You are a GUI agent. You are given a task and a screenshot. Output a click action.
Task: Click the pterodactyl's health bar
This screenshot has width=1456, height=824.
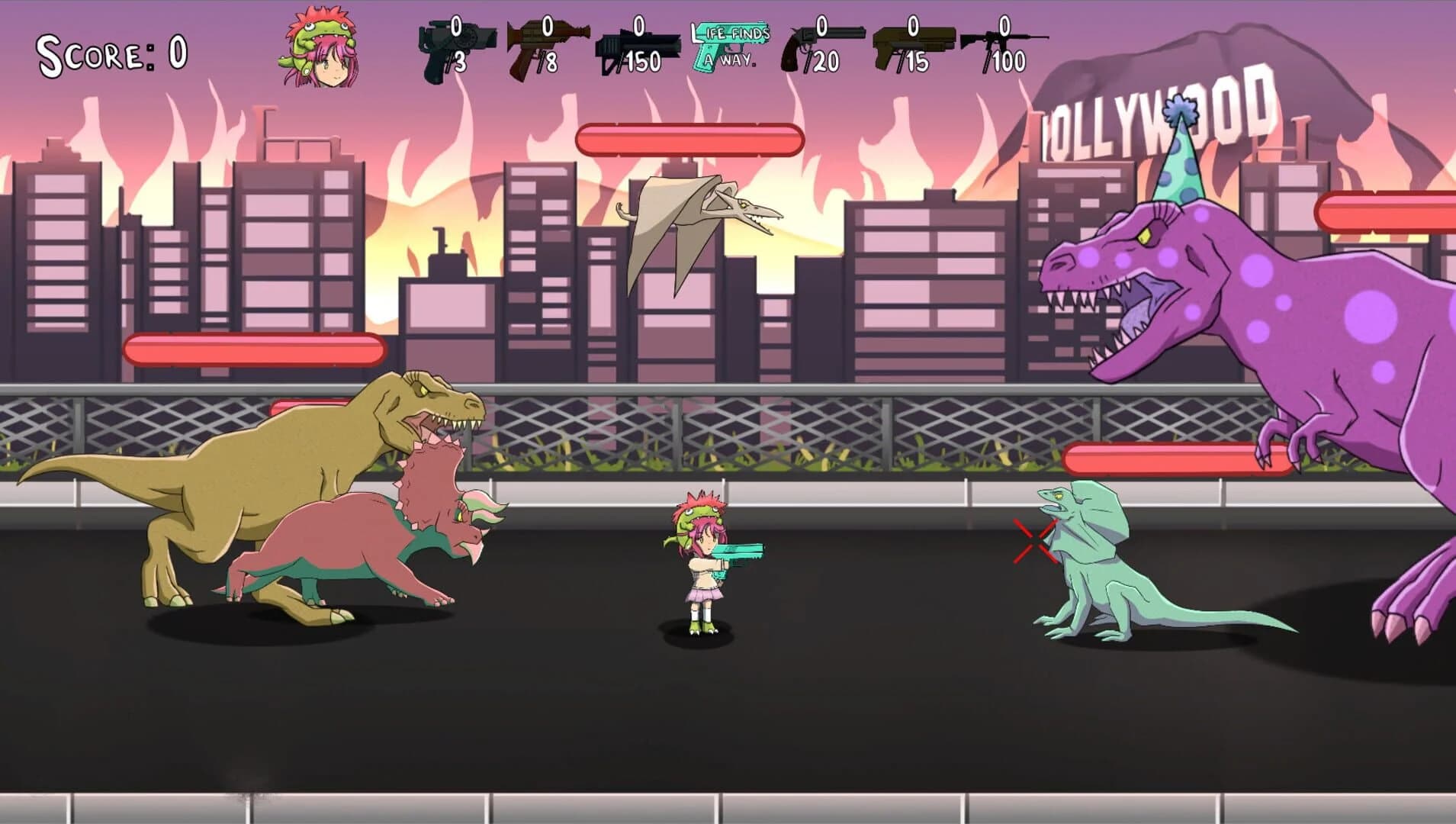690,140
